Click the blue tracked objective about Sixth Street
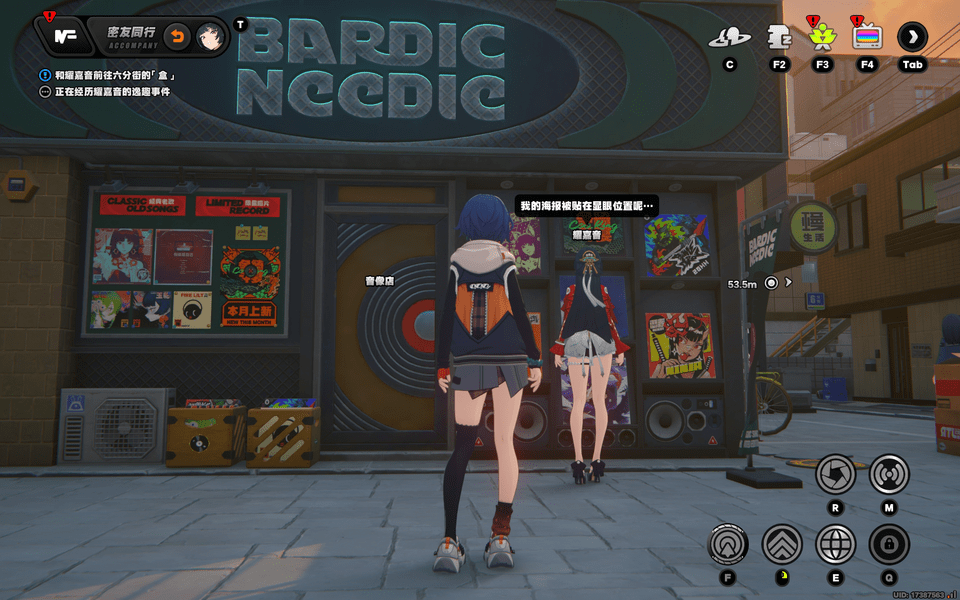Viewport: 960px width, 600px height. [x=115, y=75]
